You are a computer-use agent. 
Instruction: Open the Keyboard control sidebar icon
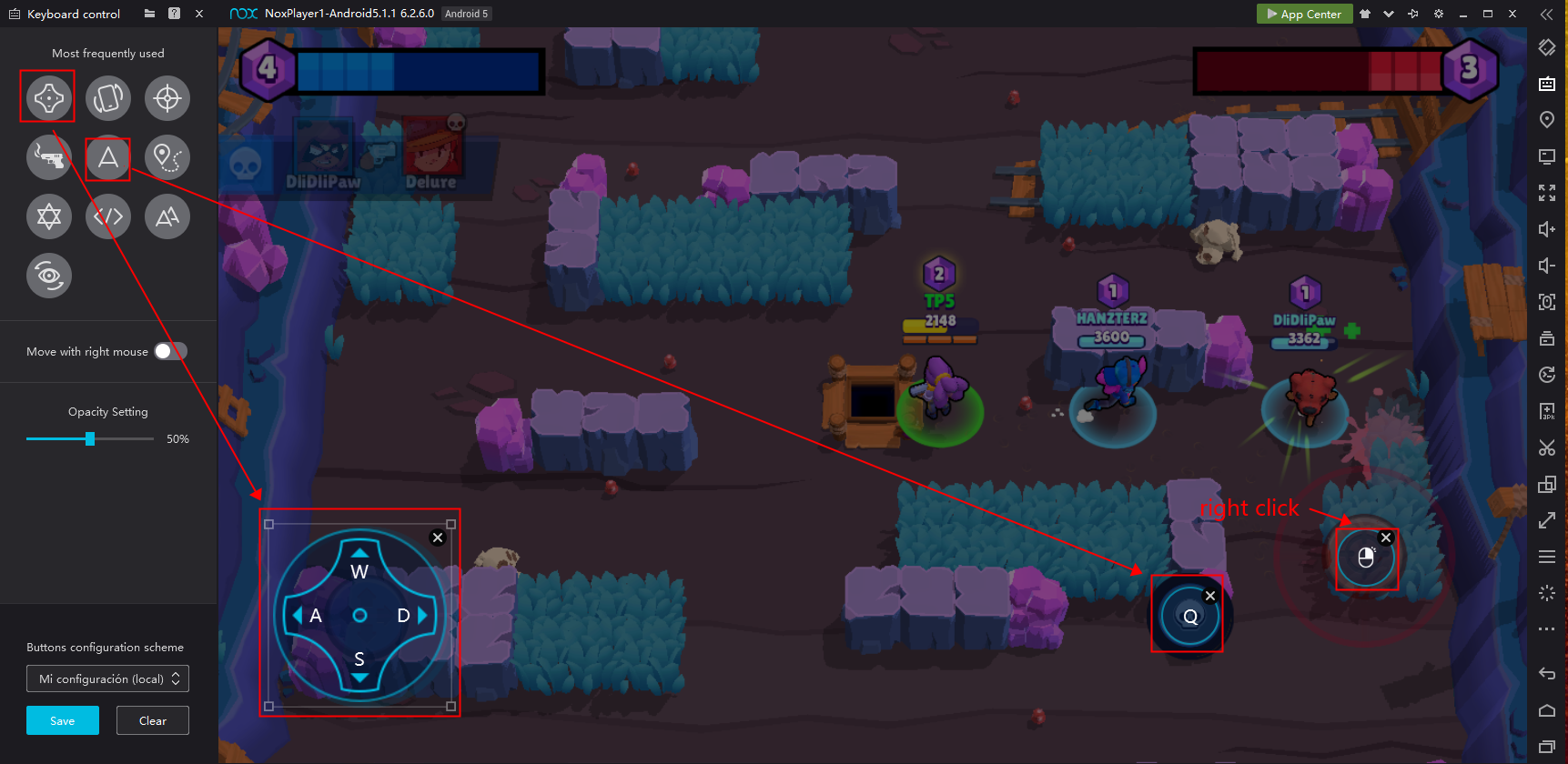tap(1547, 84)
